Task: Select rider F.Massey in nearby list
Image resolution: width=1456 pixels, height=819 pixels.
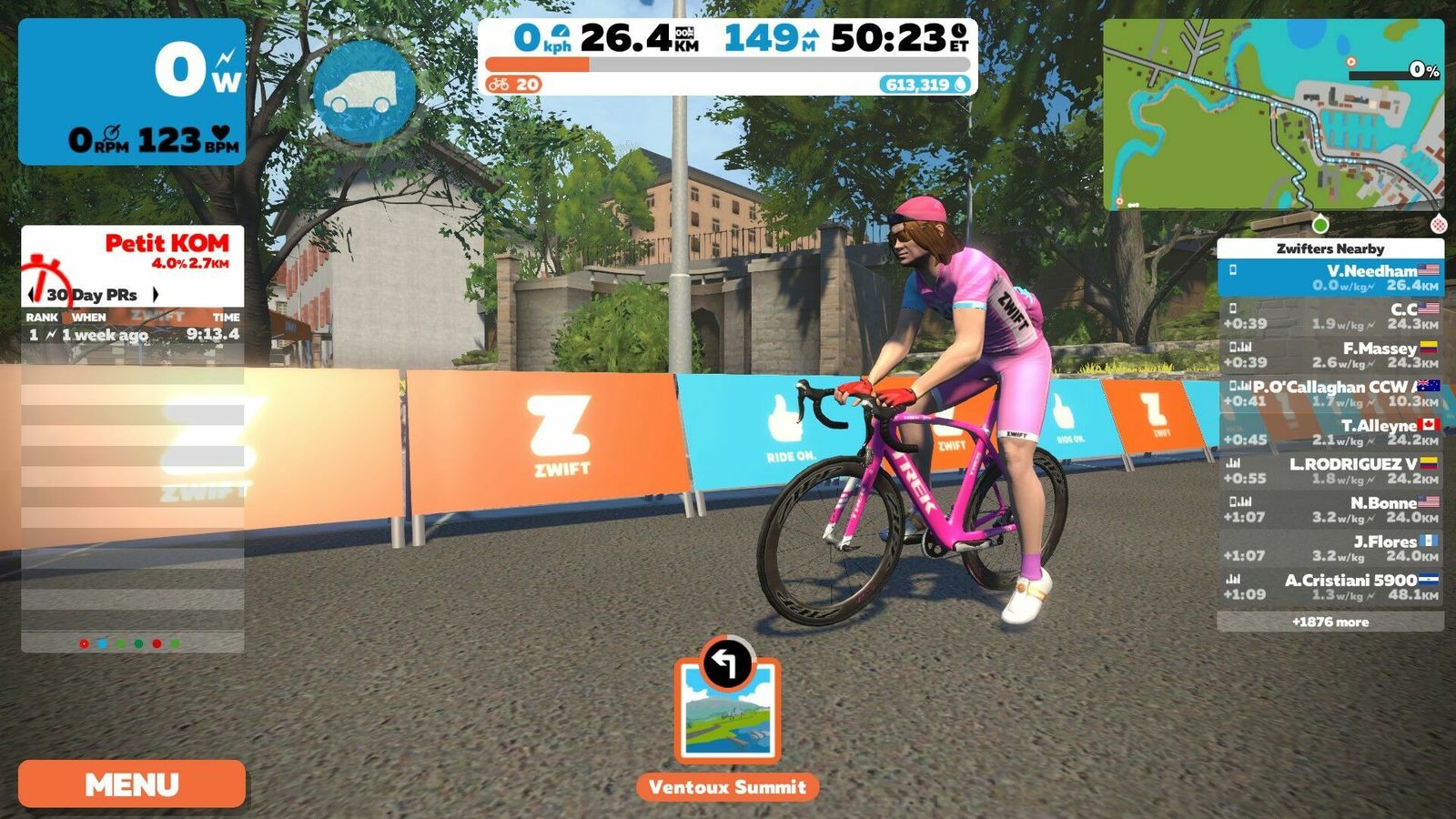Action: coord(1330,355)
